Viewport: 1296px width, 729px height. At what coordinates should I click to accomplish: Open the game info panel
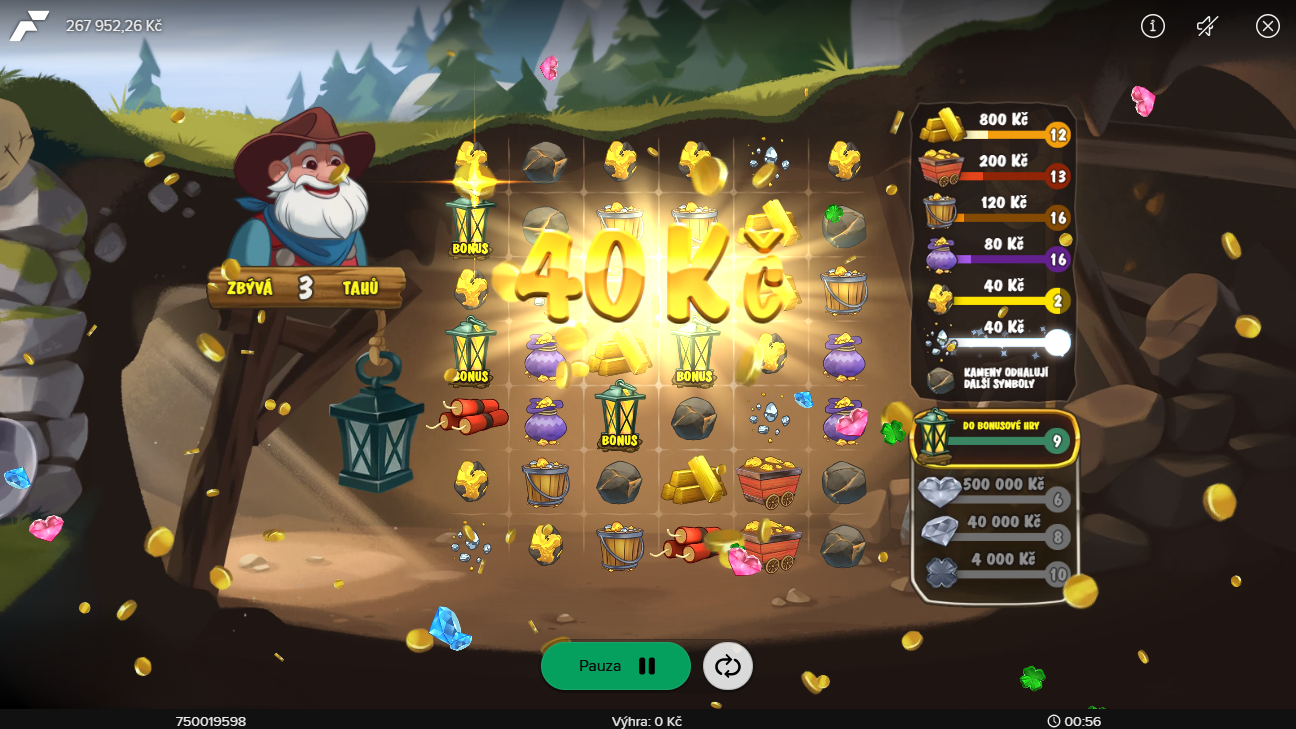pyautogui.click(x=1152, y=26)
